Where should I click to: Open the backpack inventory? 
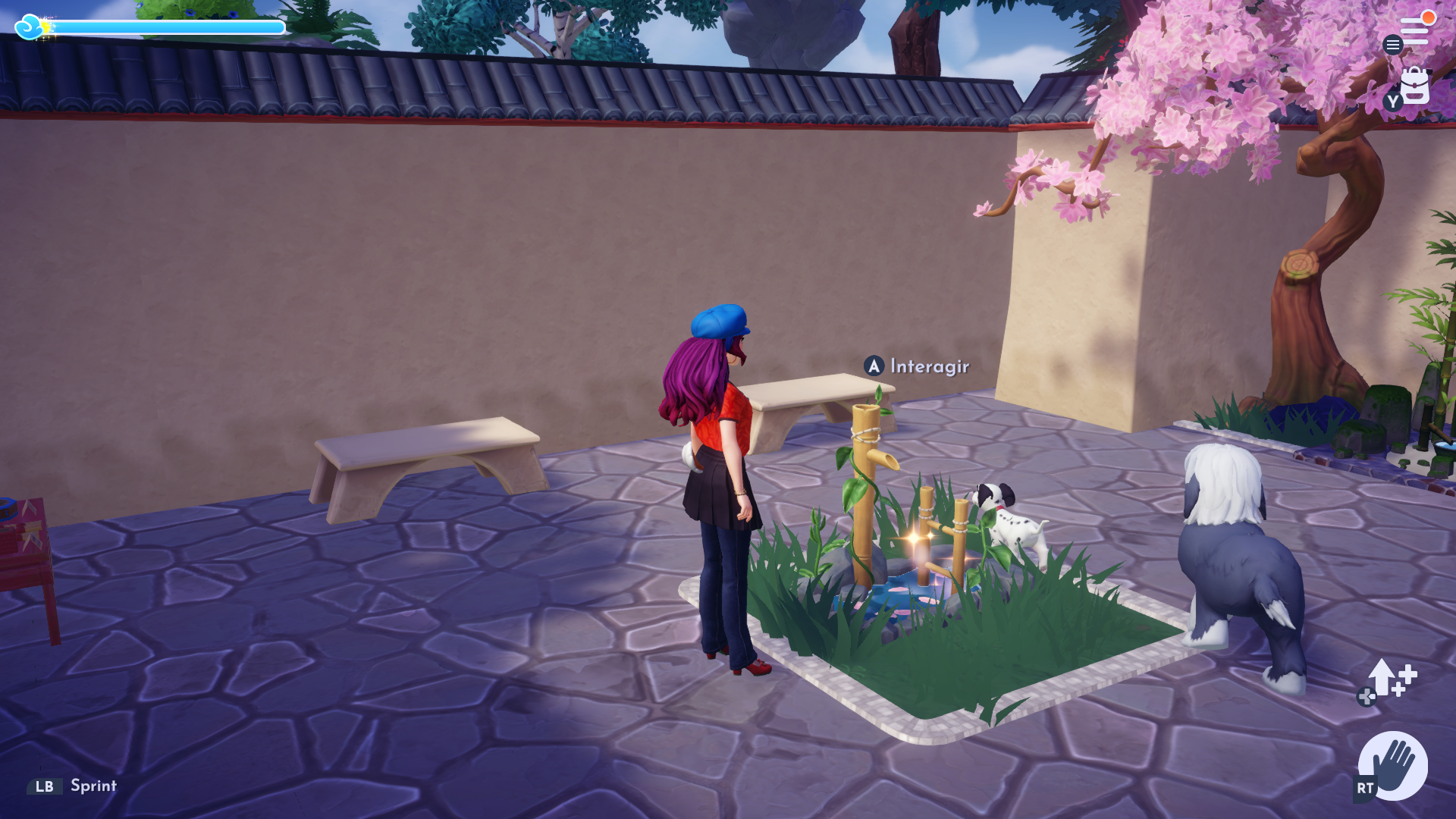pos(1414,86)
